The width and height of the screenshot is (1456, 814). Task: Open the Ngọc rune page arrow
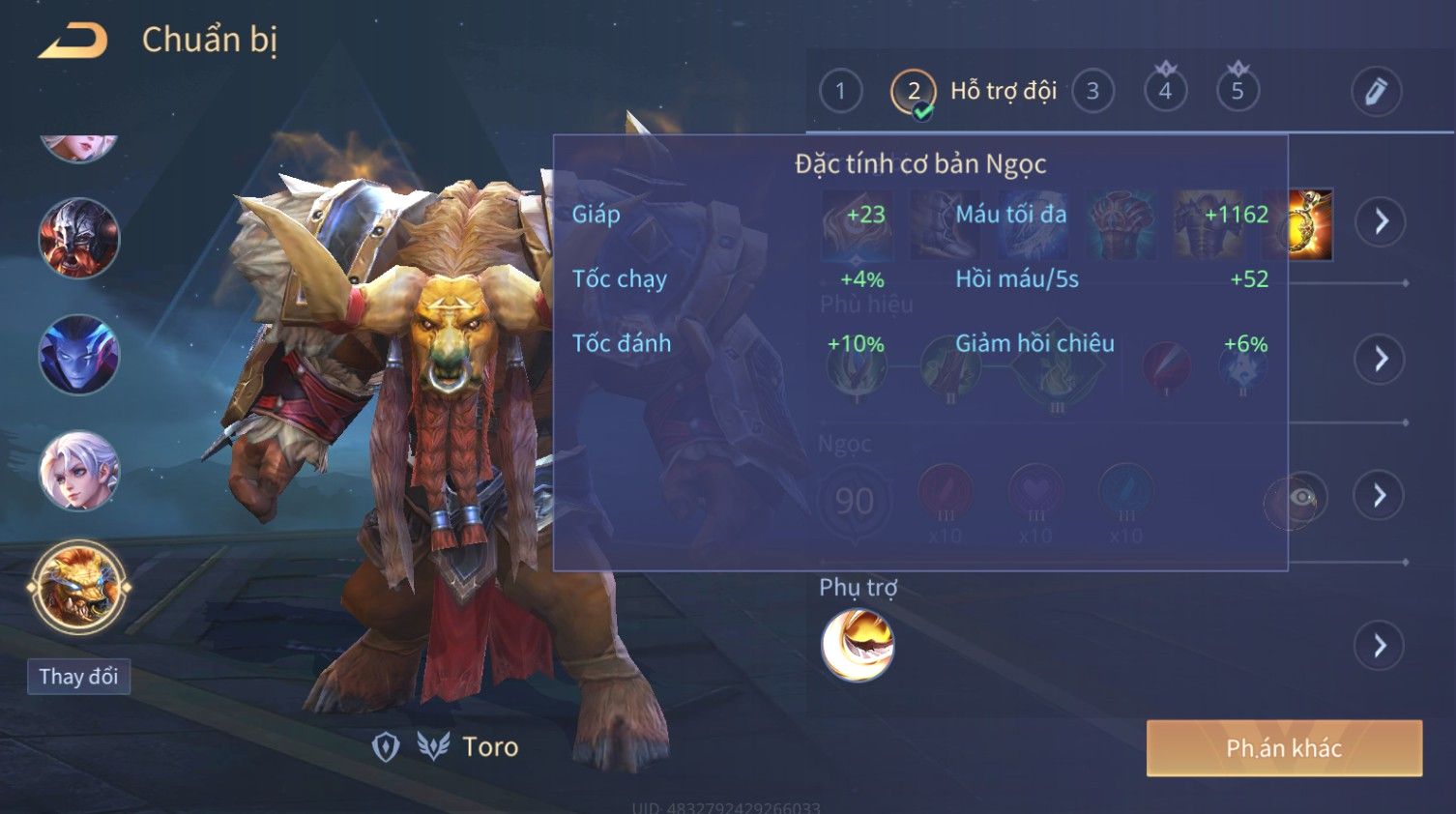click(1381, 496)
